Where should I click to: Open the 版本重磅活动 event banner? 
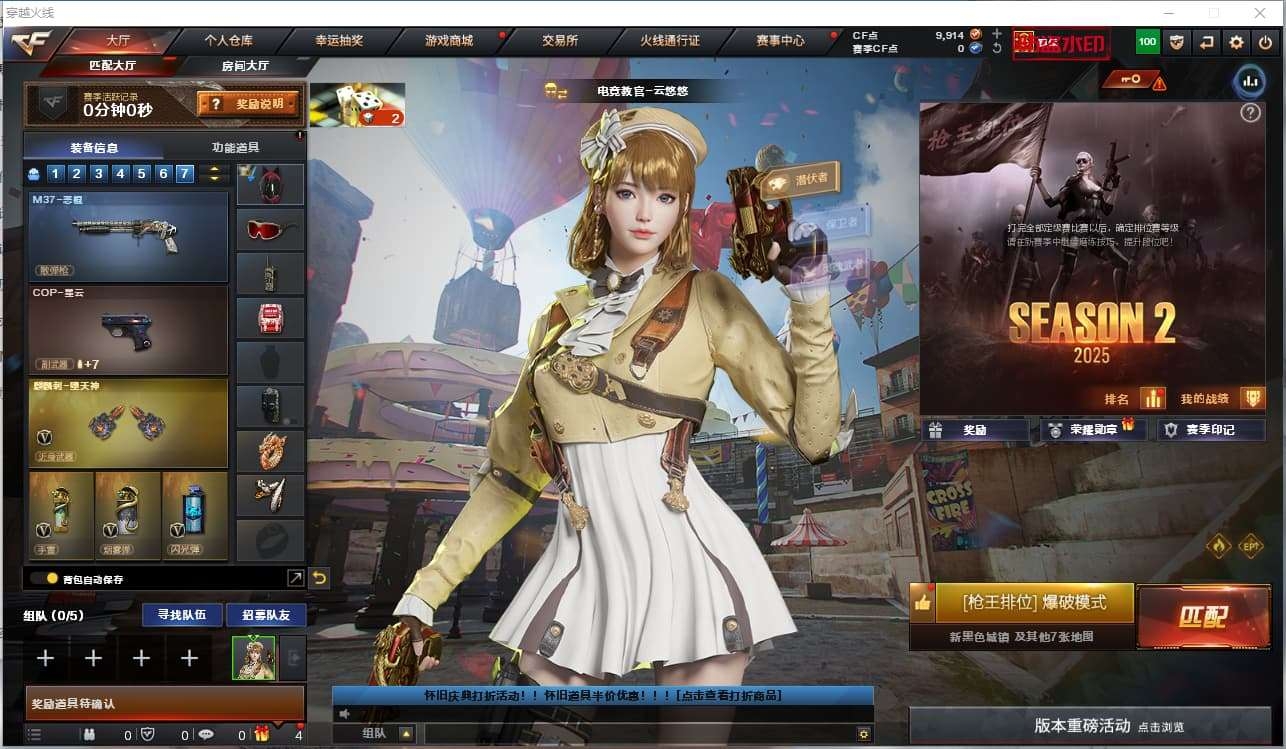click(x=1090, y=725)
